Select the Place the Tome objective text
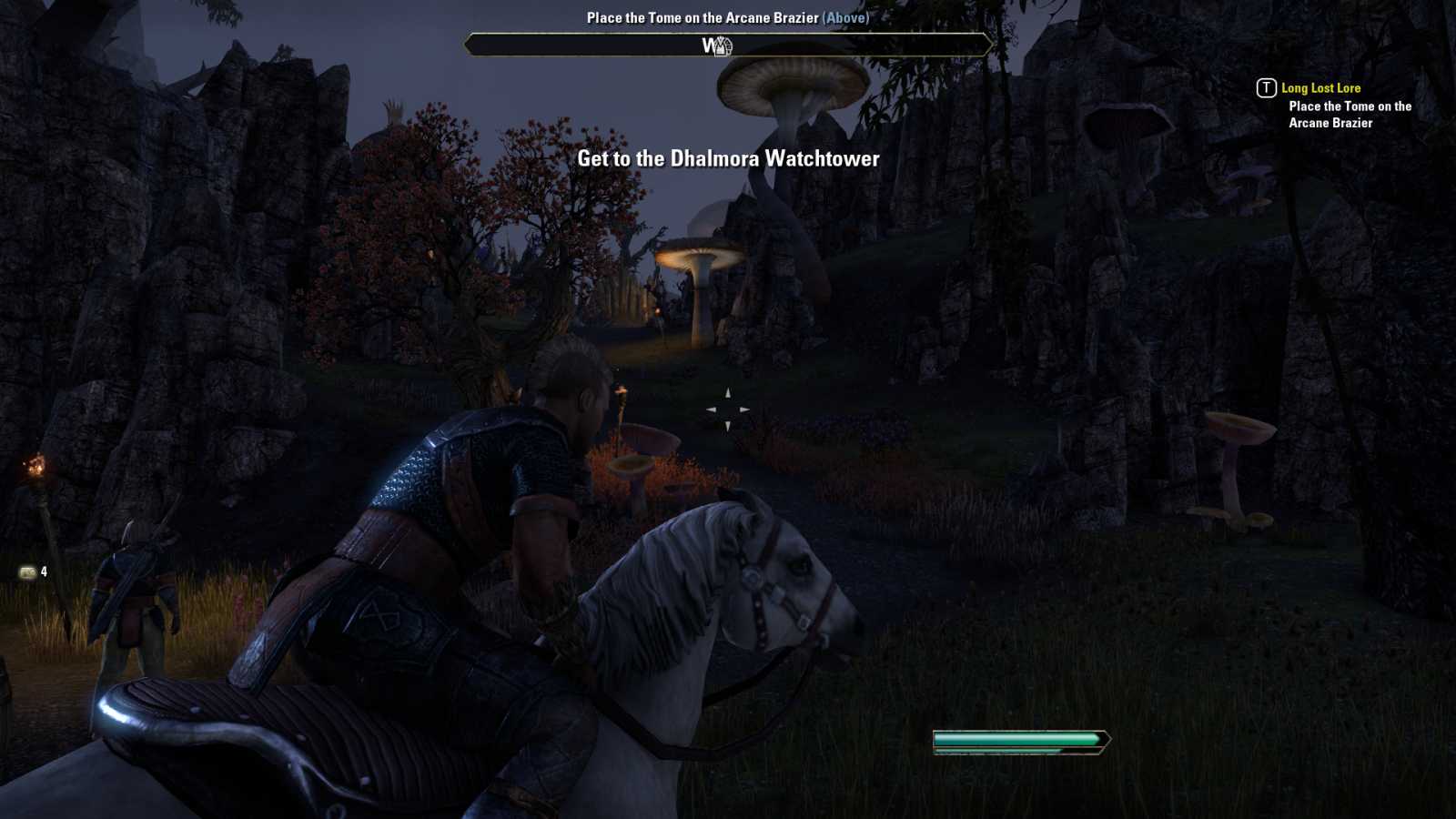Screen dimensions: 1456x819 tap(1348, 115)
